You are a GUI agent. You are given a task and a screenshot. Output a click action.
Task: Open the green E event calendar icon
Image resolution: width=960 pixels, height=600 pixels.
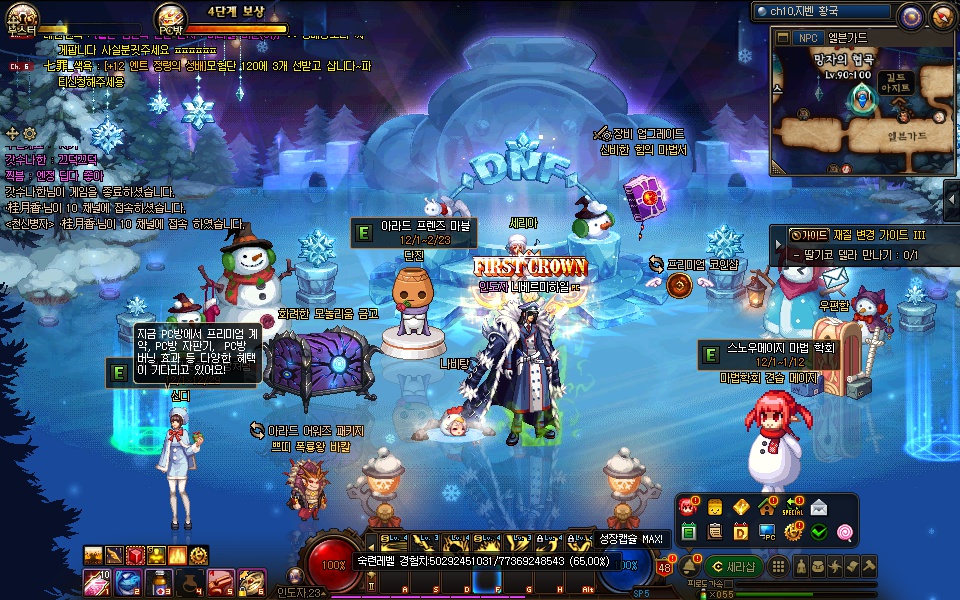coord(689,532)
